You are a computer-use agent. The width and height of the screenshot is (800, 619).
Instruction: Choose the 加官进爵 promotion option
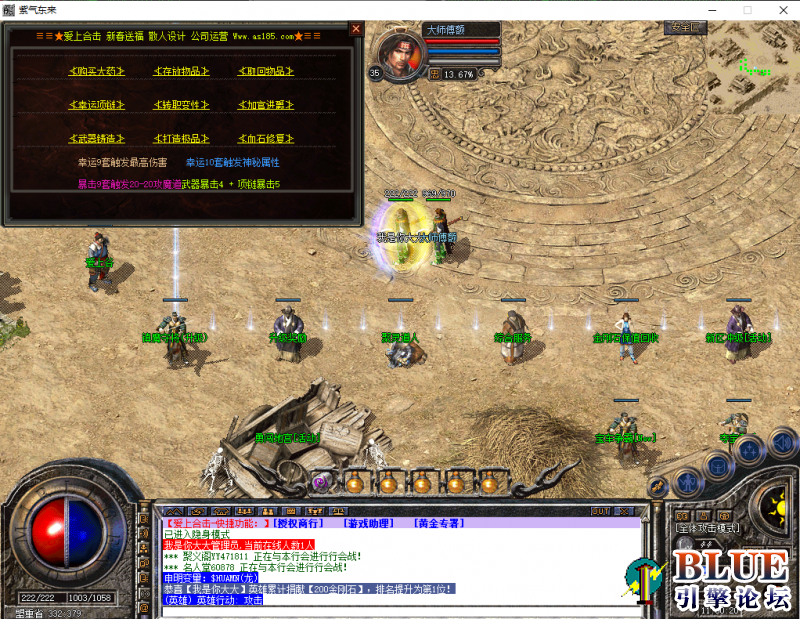tap(265, 105)
